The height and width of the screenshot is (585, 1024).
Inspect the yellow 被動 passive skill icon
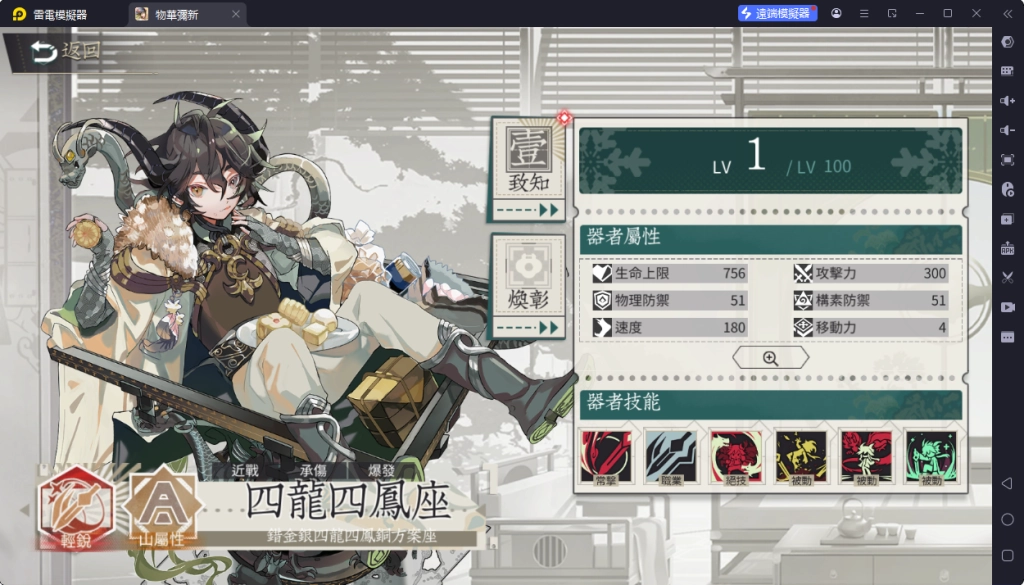[801, 459]
